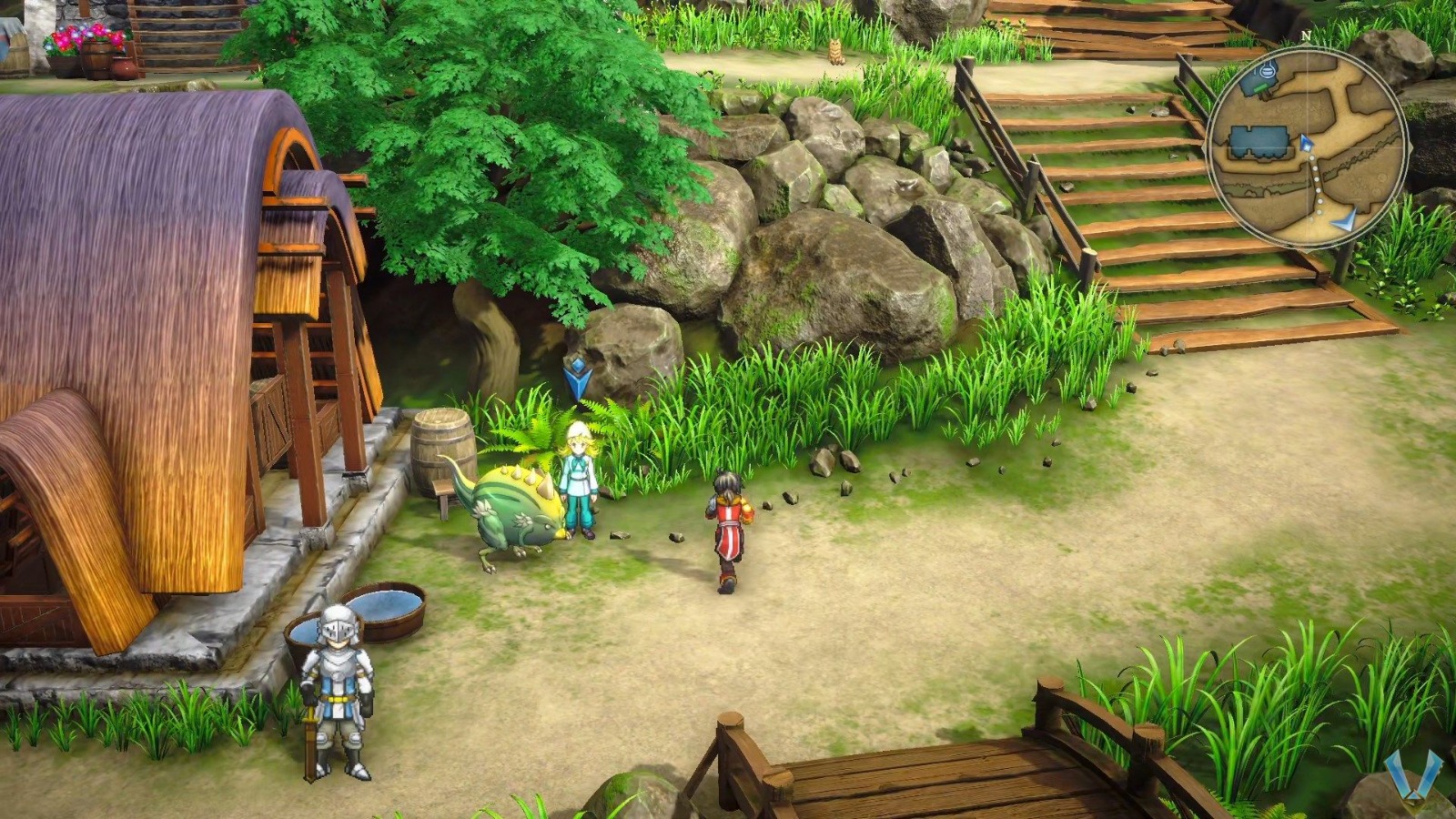Click the N compass indicator on the minimap
The image size is (1456, 819).
pyautogui.click(x=1306, y=35)
